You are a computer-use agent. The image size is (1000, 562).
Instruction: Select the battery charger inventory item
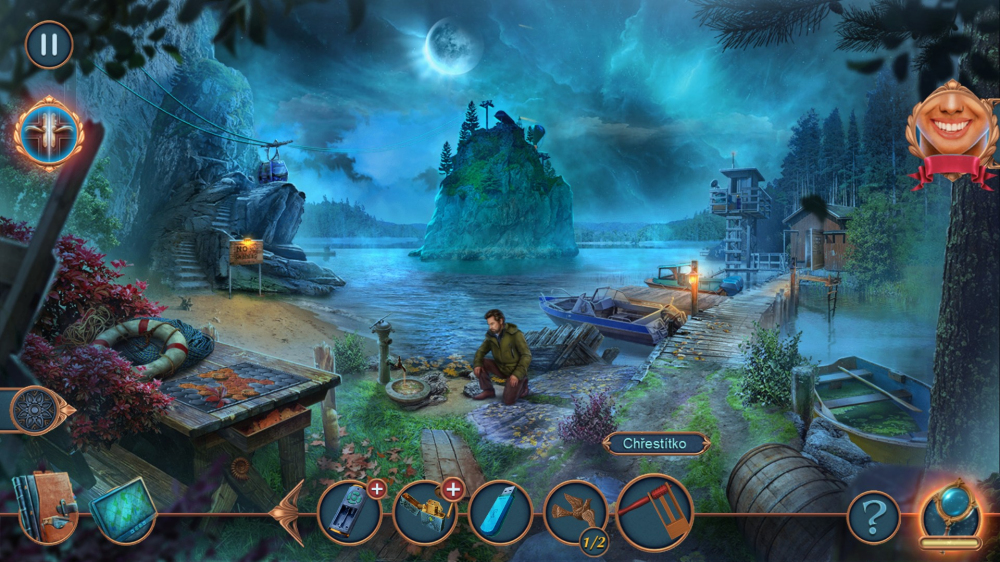click(x=349, y=513)
